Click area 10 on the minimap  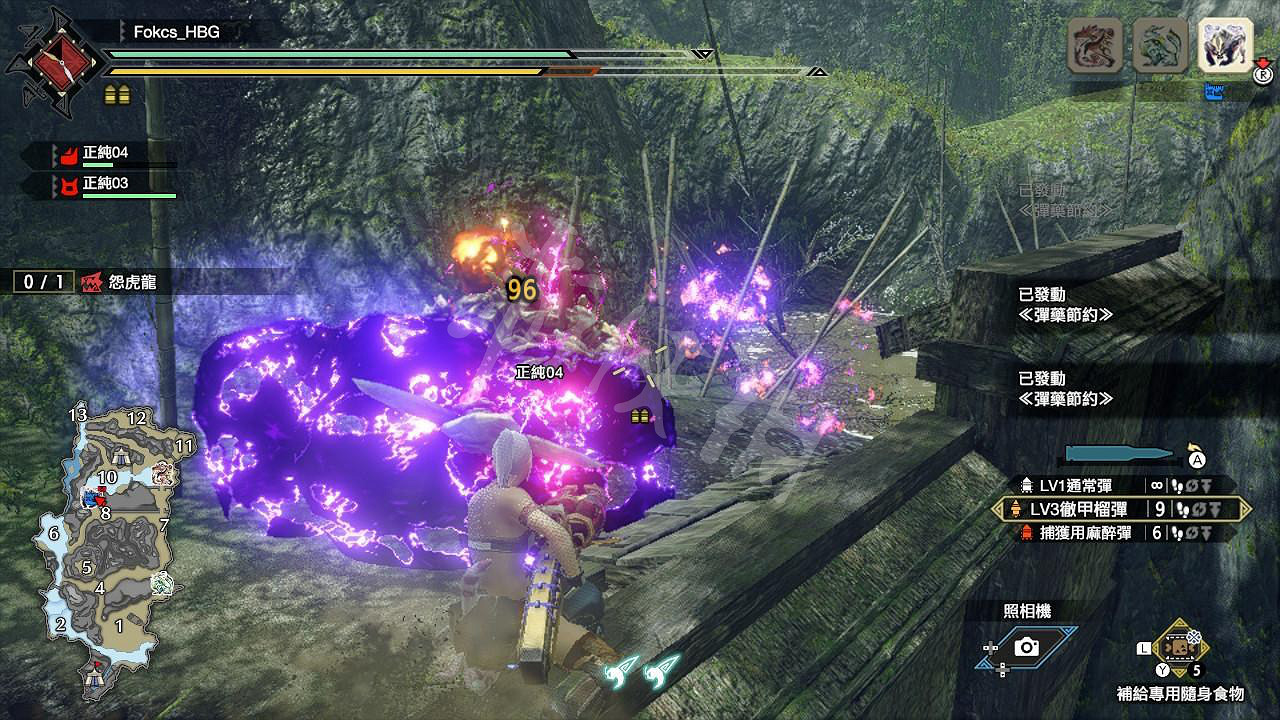click(107, 476)
